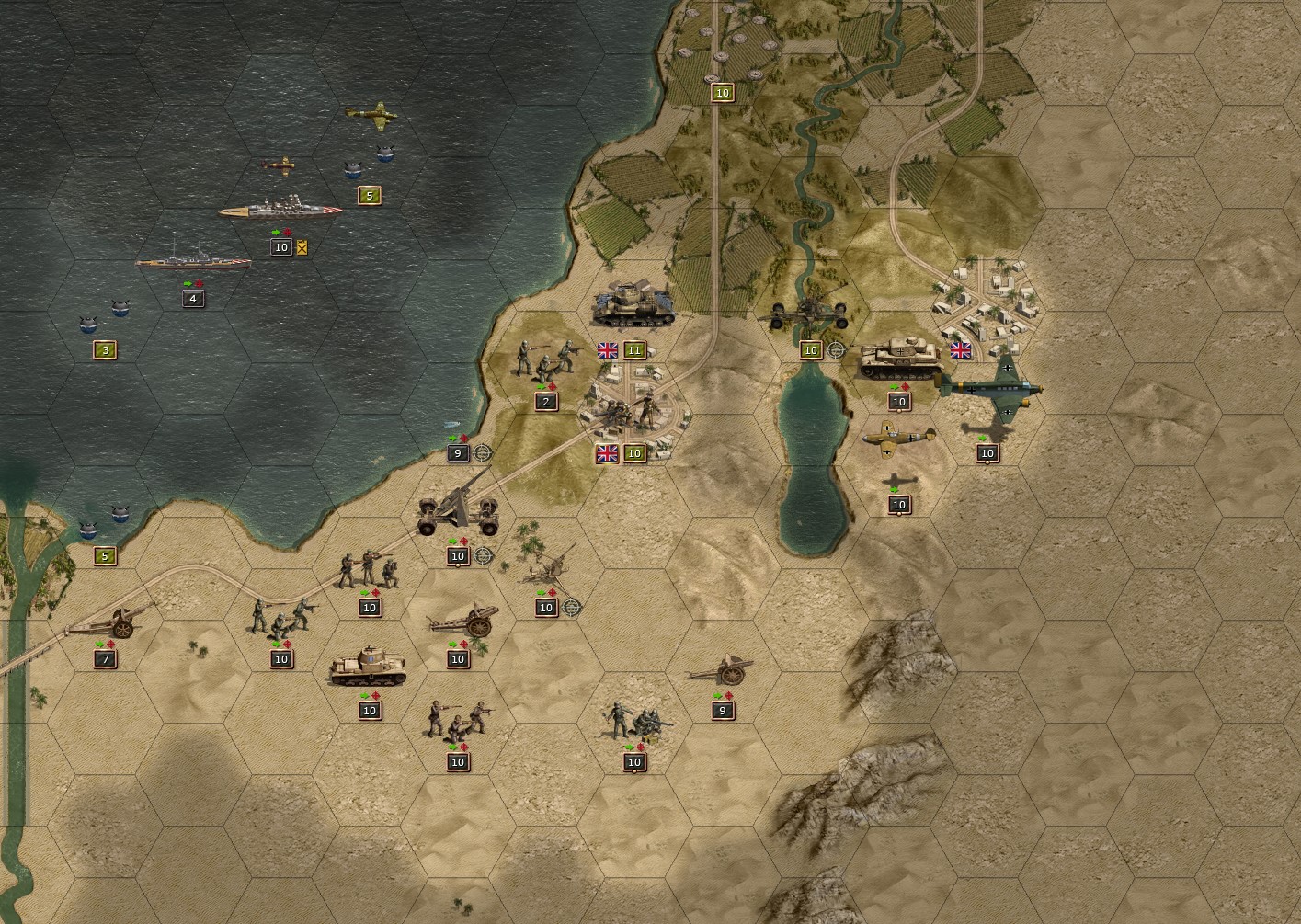Select the destroyer west of the battleship
This screenshot has width=1301, height=924.
point(193,262)
